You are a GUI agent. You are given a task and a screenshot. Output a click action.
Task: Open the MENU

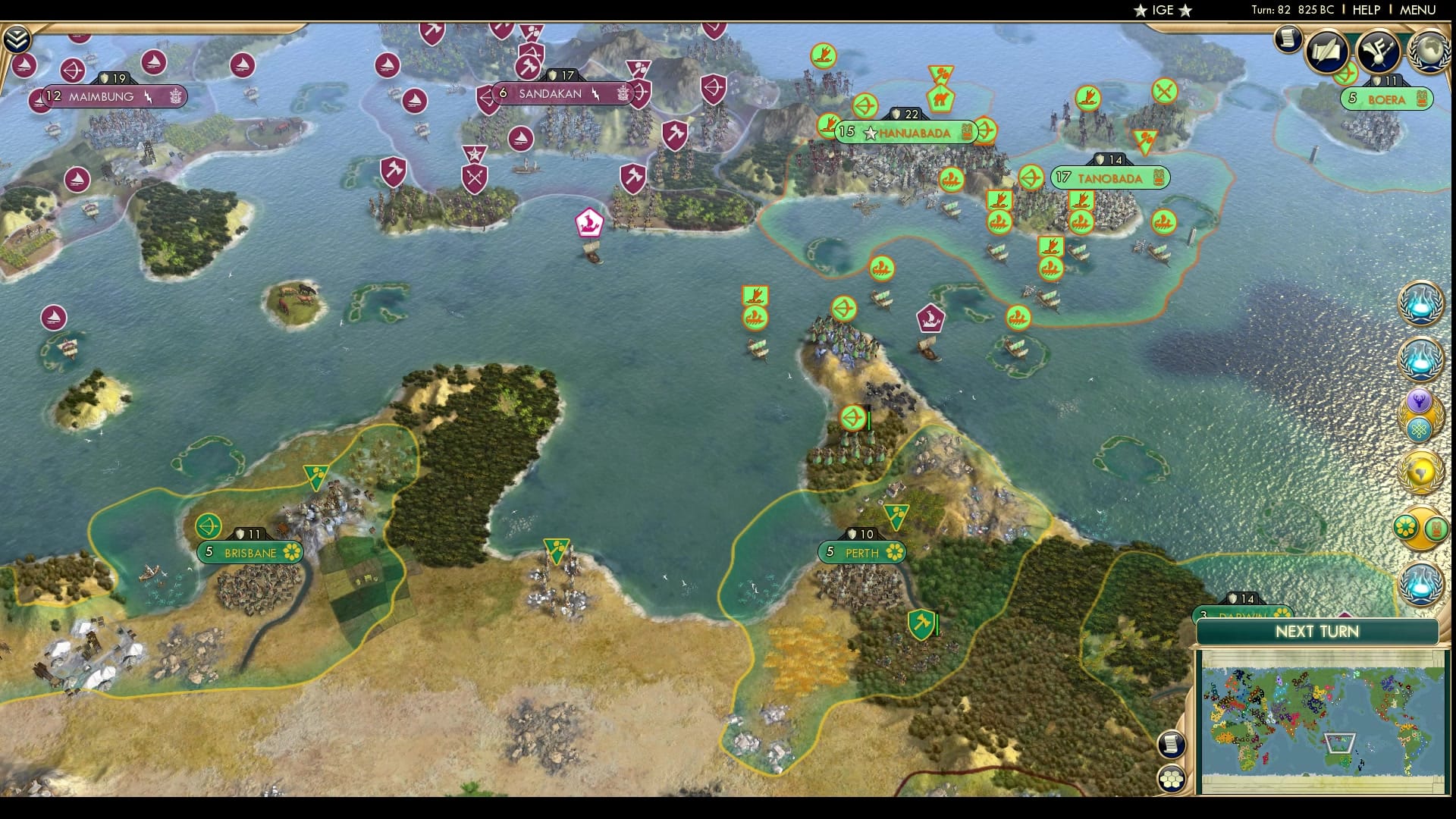(1419, 10)
